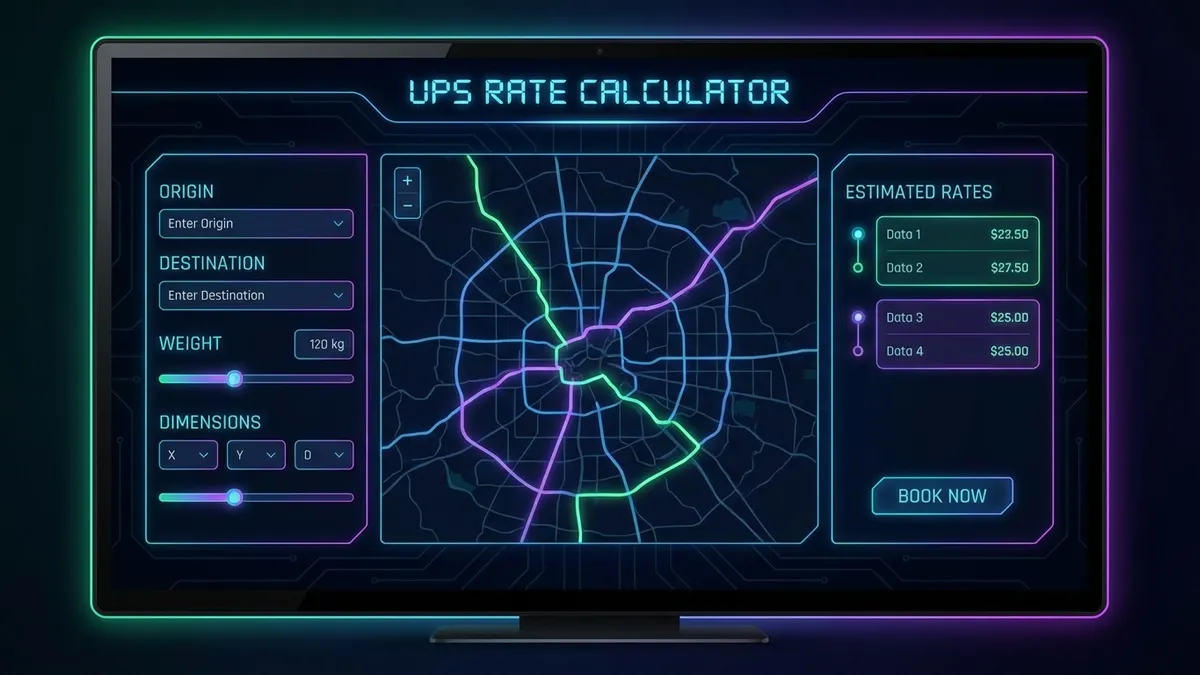Click the Dimensions slider handle
This screenshot has width=1200, height=675.
pos(234,497)
